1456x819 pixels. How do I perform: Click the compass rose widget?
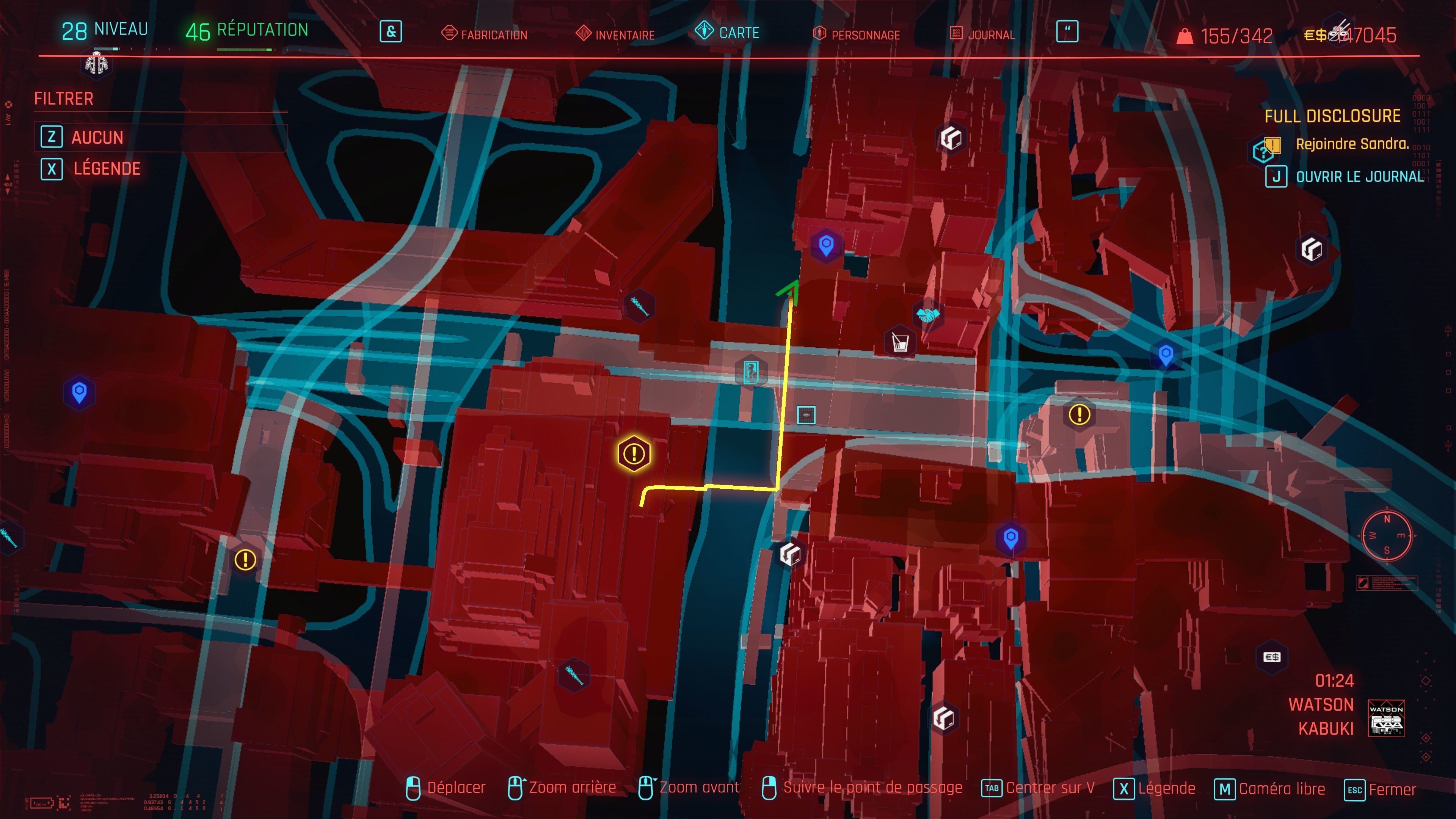point(1387,535)
